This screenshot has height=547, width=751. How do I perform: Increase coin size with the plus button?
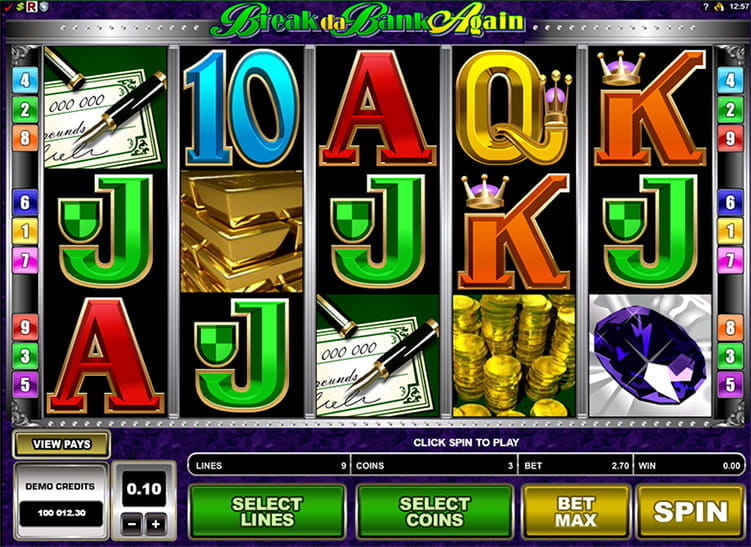coord(154,524)
